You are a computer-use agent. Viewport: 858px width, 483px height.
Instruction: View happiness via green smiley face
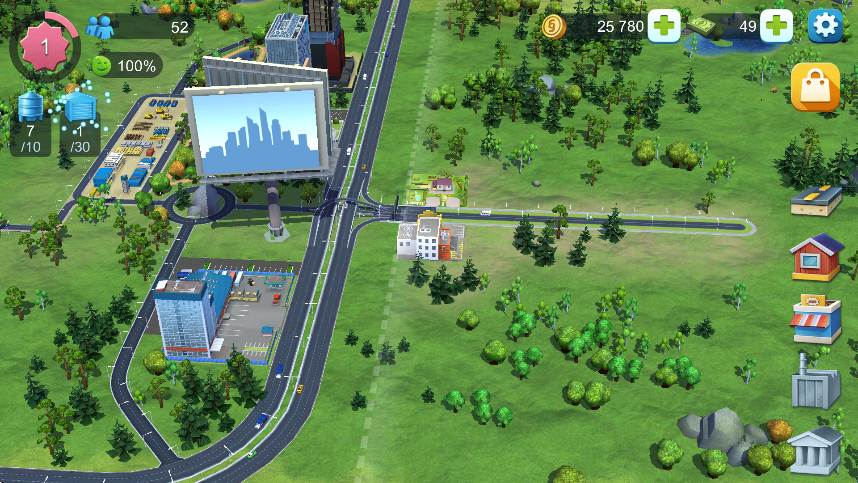point(102,66)
